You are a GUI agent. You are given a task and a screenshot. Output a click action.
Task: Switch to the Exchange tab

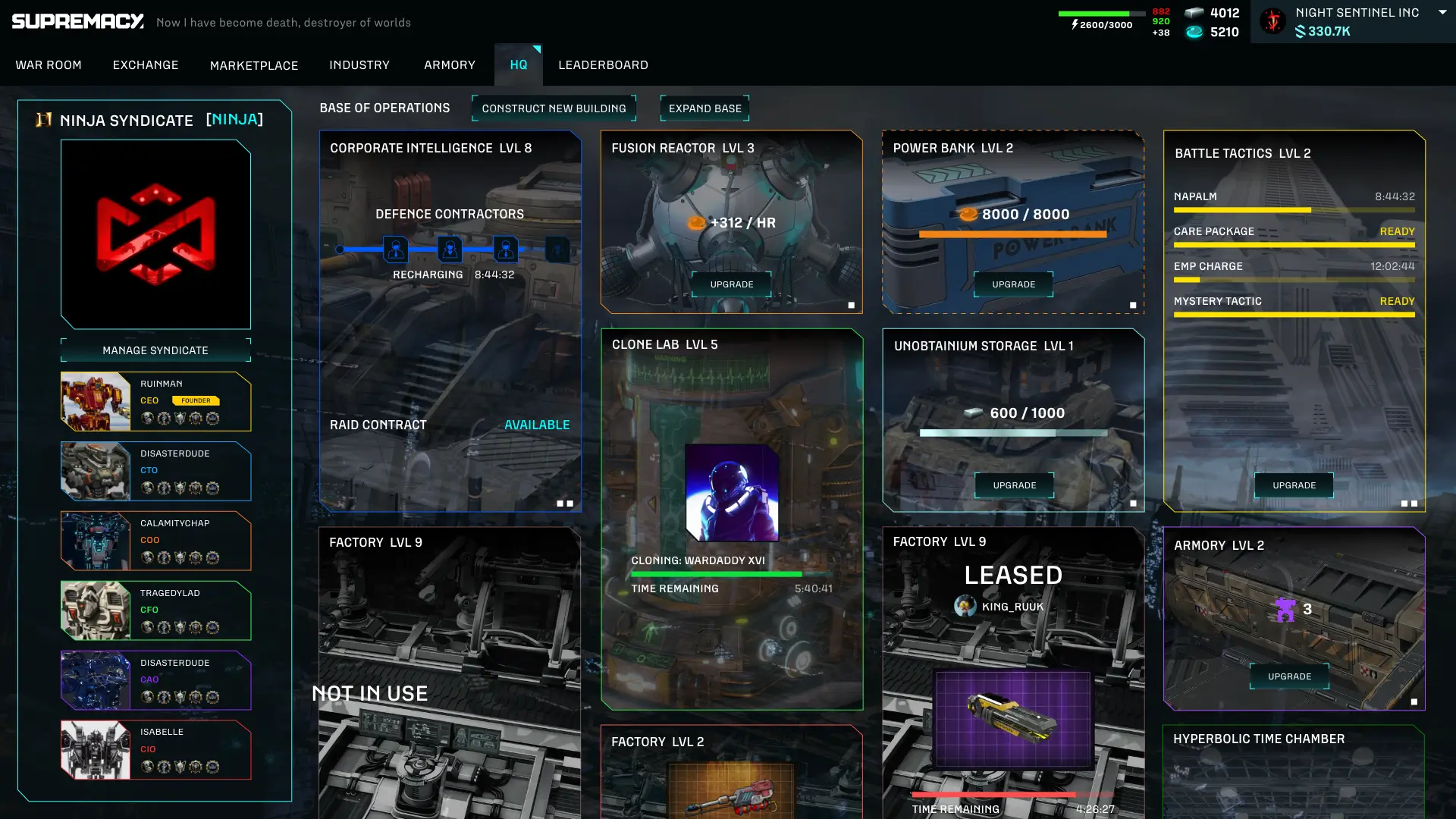[146, 65]
